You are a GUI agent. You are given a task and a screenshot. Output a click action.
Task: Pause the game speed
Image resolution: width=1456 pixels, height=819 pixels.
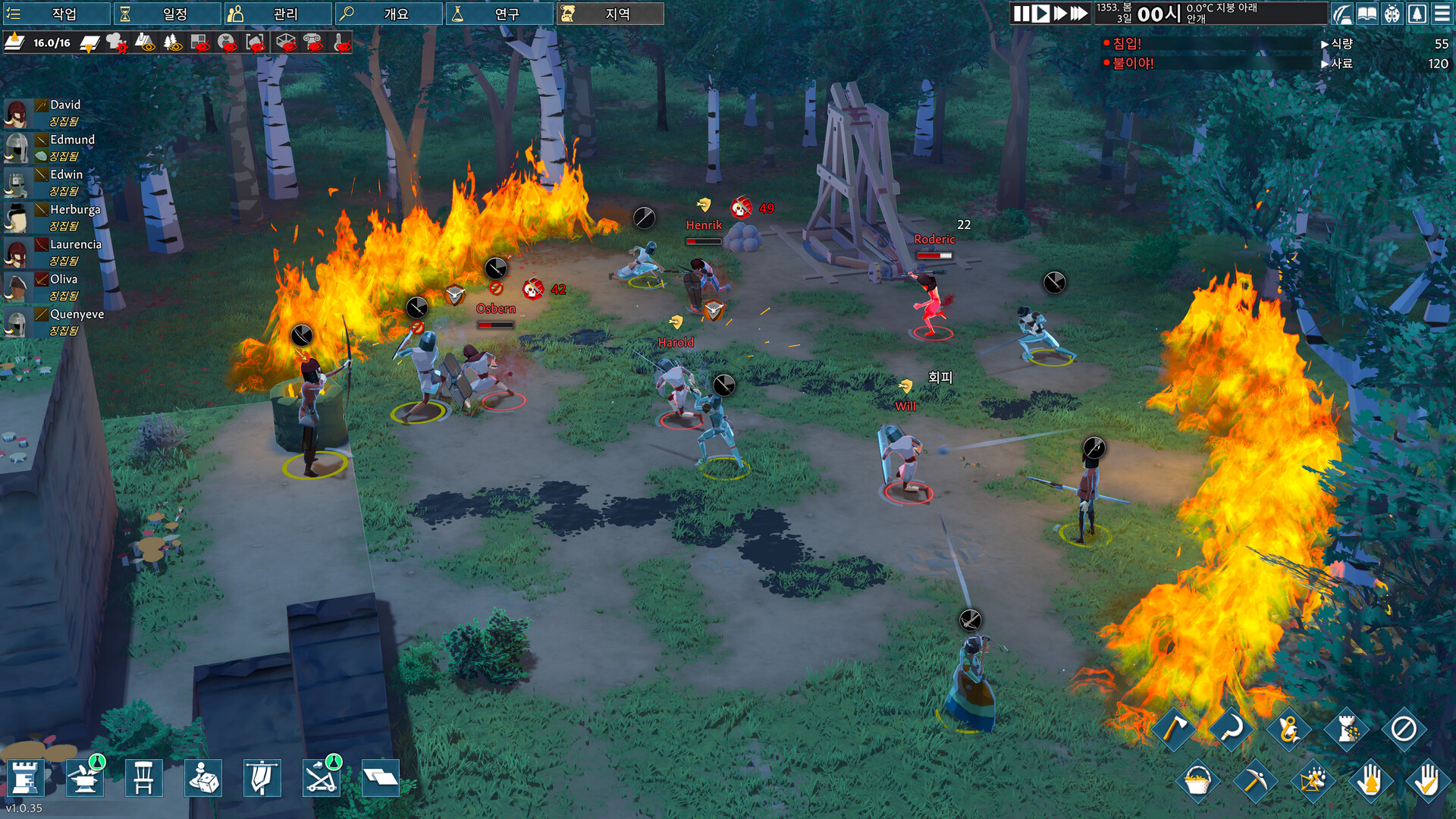(x=1021, y=14)
